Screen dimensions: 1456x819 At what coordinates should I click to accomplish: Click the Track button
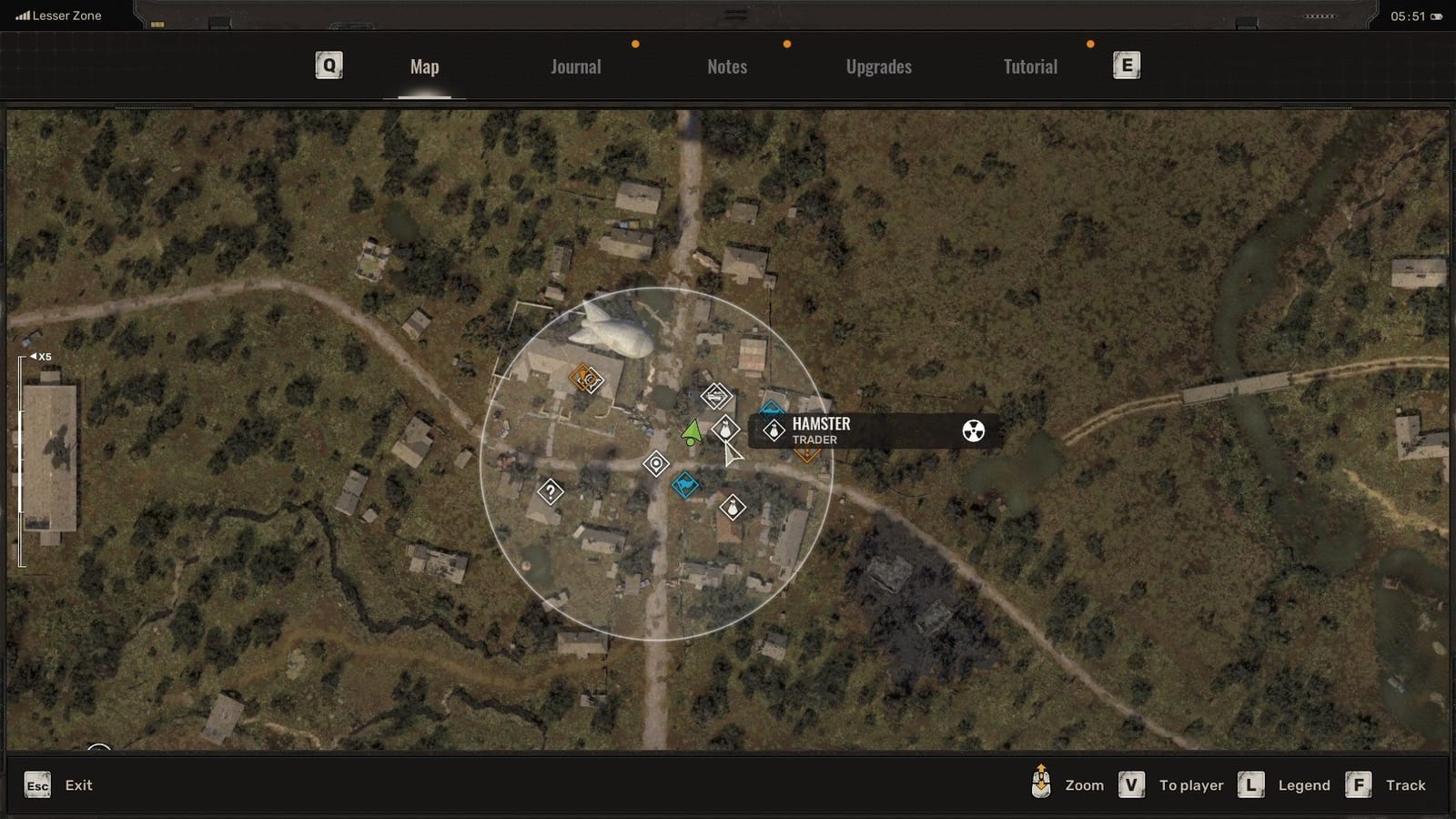coord(1406,784)
